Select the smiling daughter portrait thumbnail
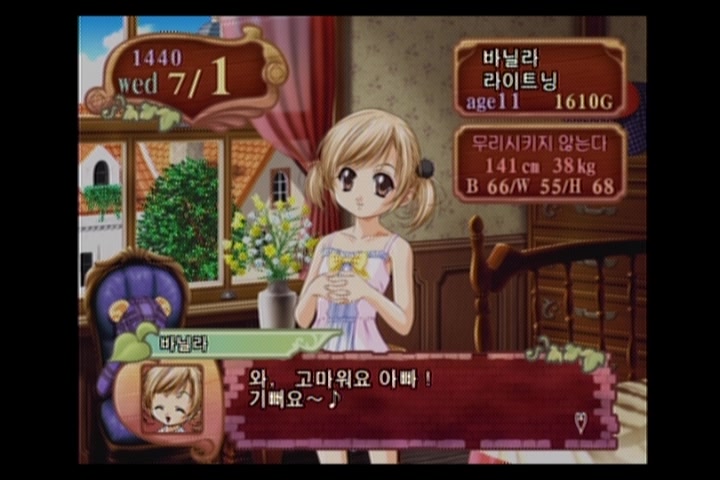The image size is (720, 480). point(172,397)
